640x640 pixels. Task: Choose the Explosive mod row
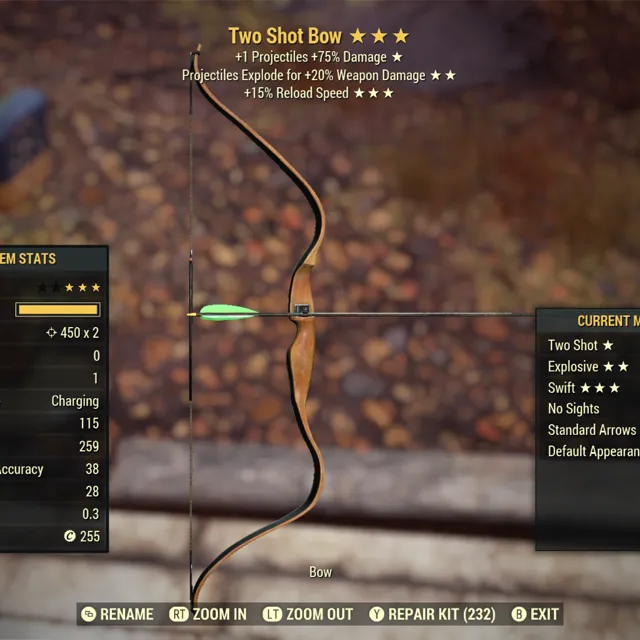[x=588, y=367]
